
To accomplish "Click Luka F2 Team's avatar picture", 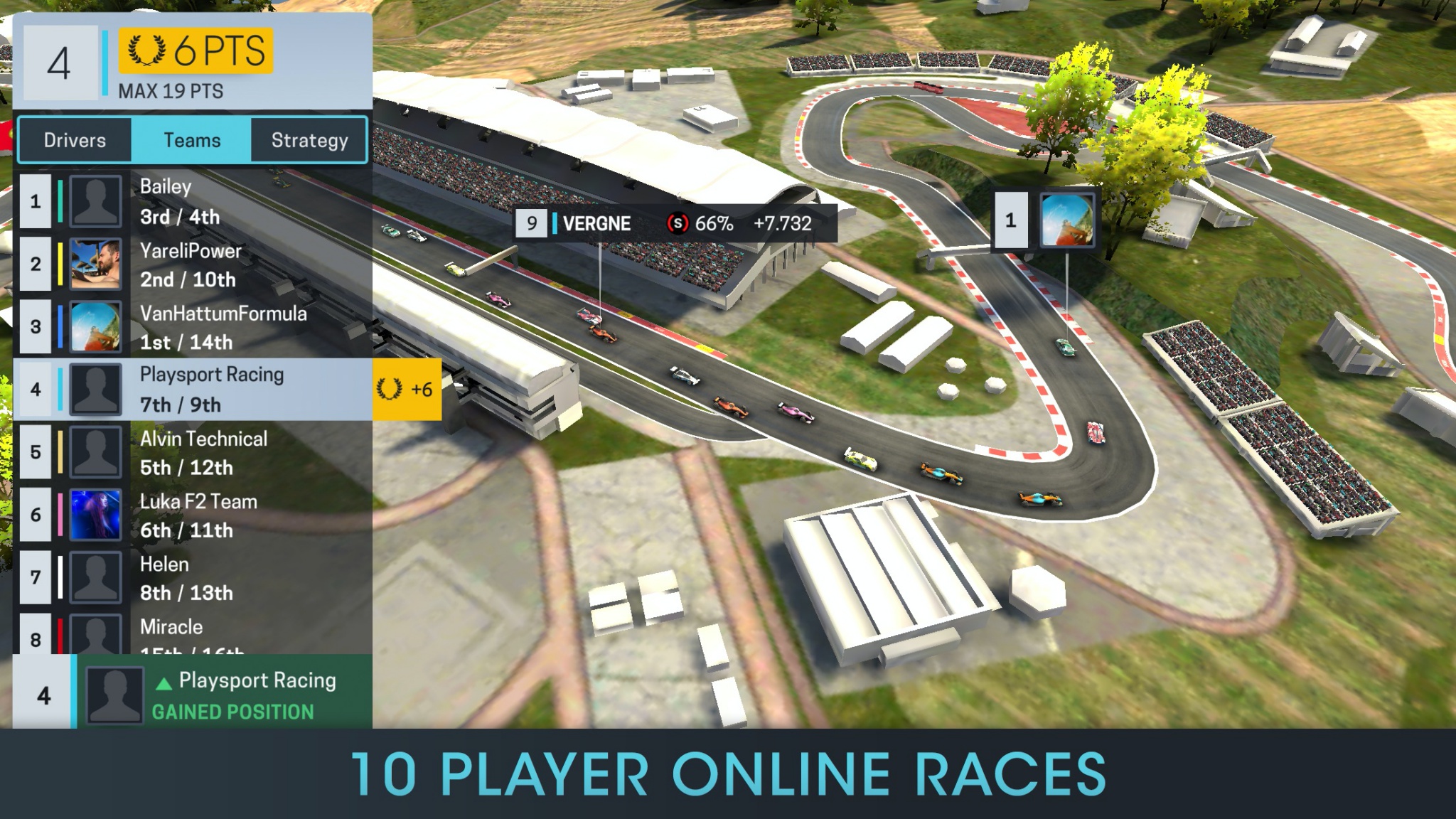I will 97,513.
